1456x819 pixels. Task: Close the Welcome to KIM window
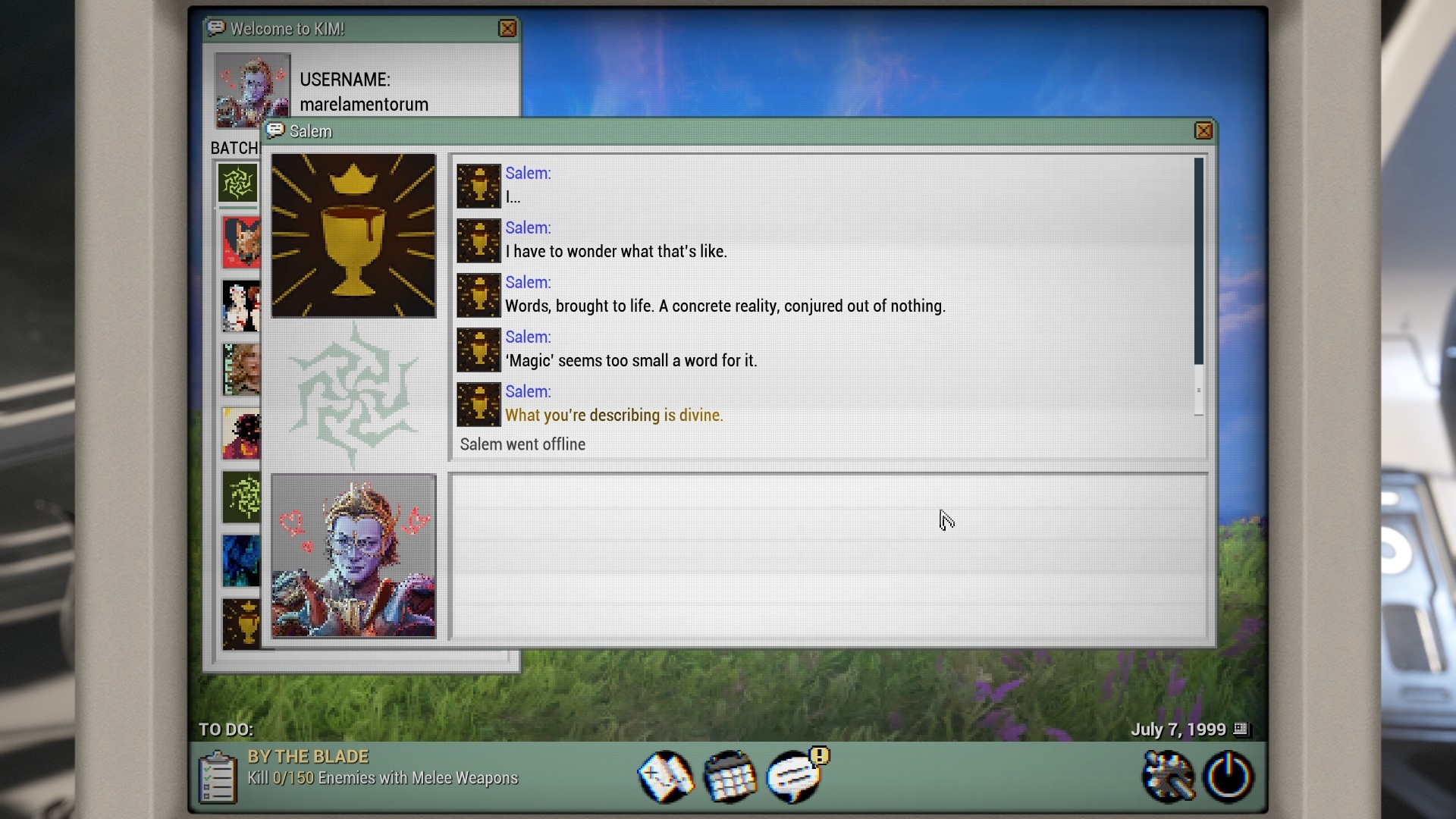point(507,29)
